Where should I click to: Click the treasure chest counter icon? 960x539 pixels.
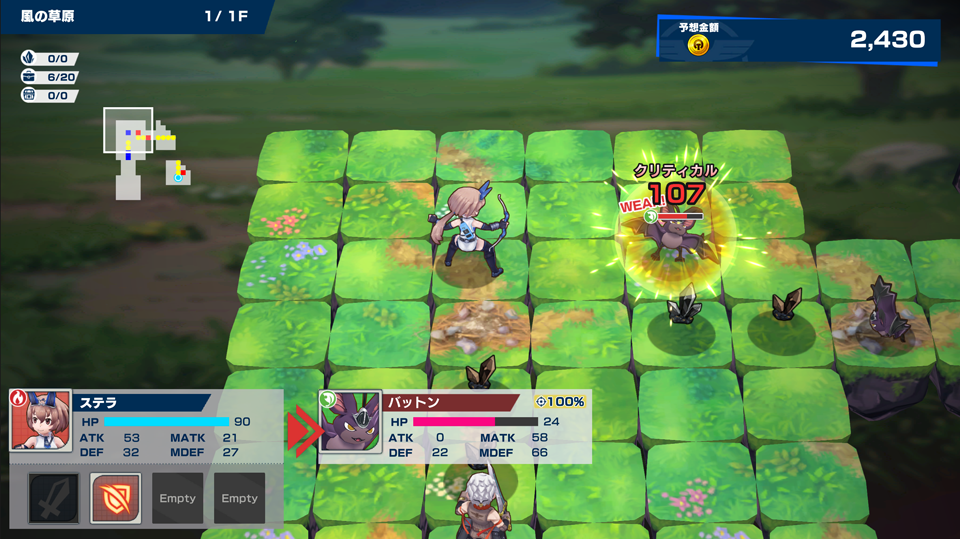point(29,95)
